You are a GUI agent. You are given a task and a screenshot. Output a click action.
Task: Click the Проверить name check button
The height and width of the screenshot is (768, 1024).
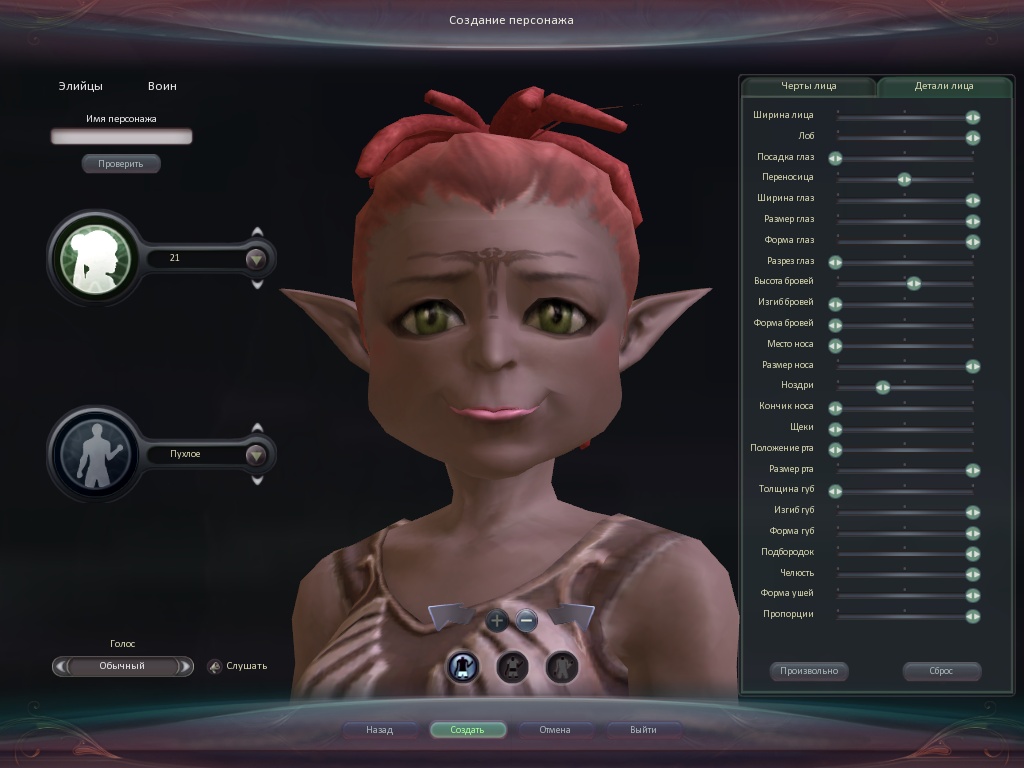click(x=121, y=163)
